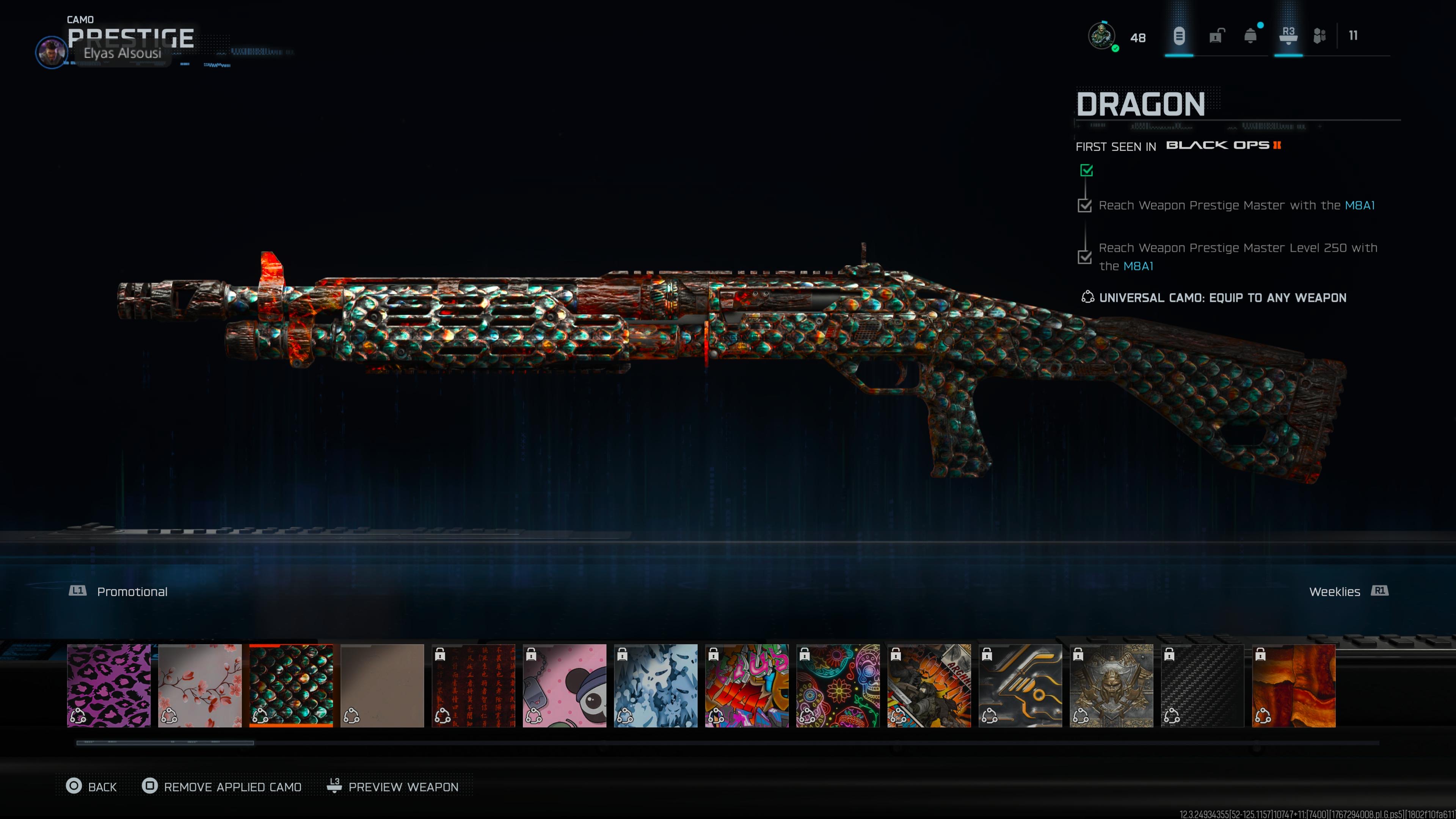Pick the locked bronze emblem camo
The image size is (1456, 819).
(x=1111, y=685)
